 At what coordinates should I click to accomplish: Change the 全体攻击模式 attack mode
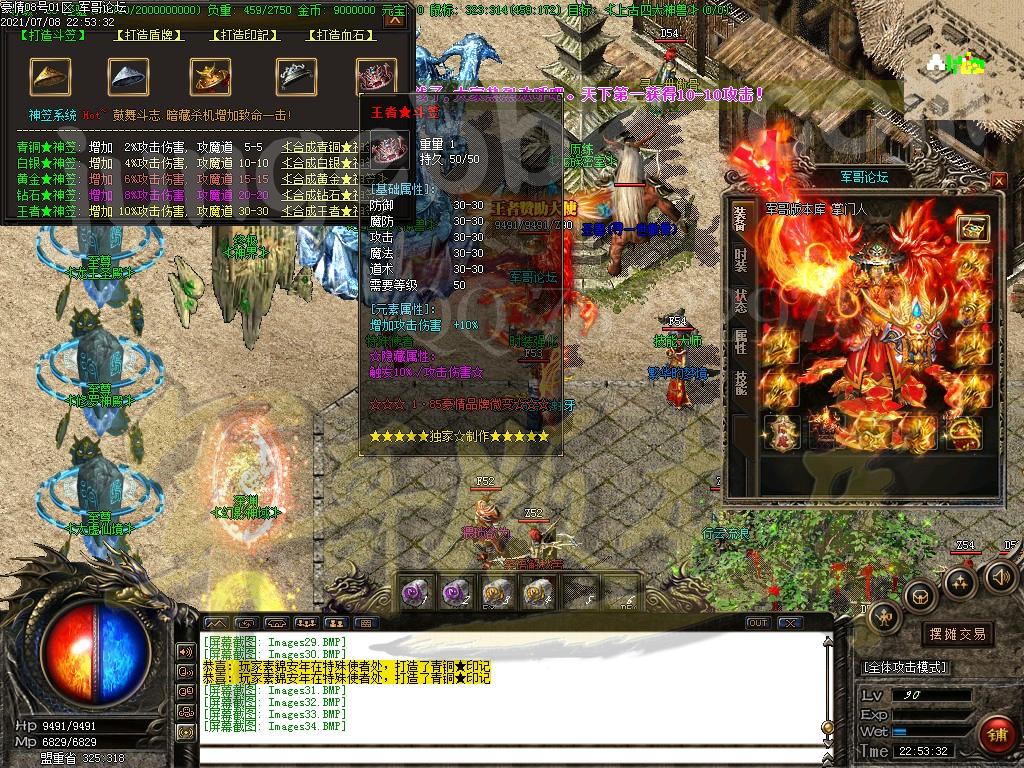pos(905,667)
